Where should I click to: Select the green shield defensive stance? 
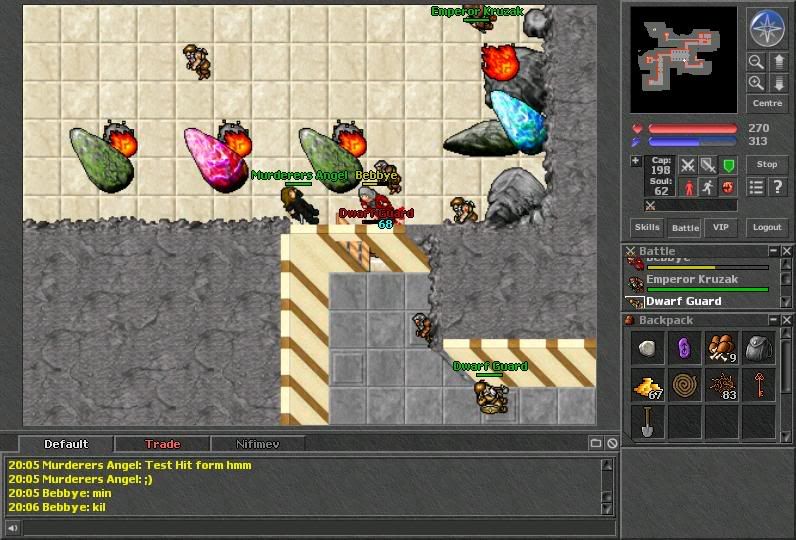[x=729, y=165]
